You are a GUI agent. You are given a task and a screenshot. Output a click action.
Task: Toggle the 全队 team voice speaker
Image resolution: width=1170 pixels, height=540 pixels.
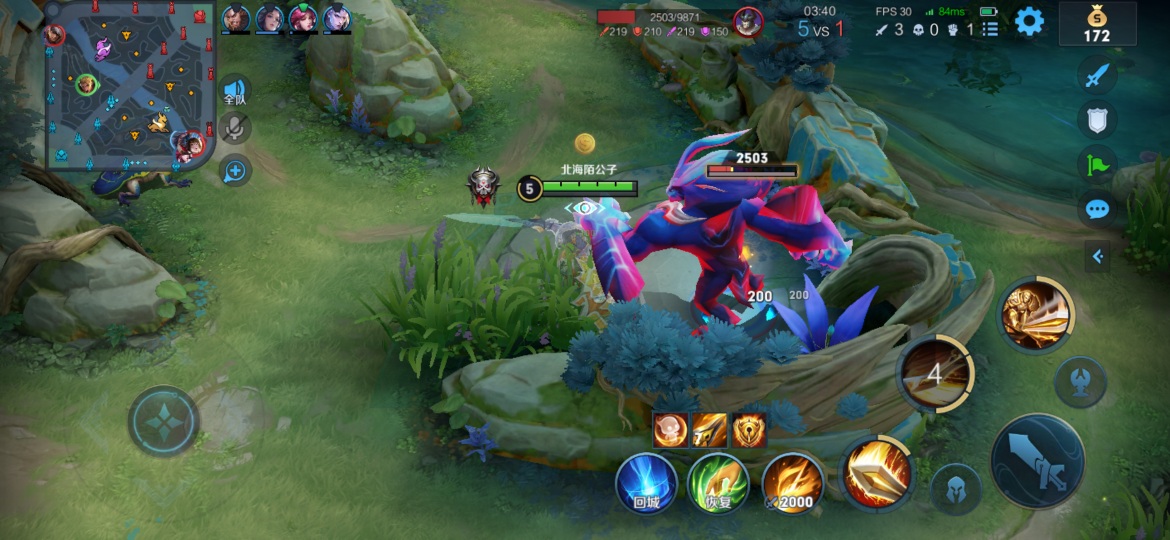[235, 92]
